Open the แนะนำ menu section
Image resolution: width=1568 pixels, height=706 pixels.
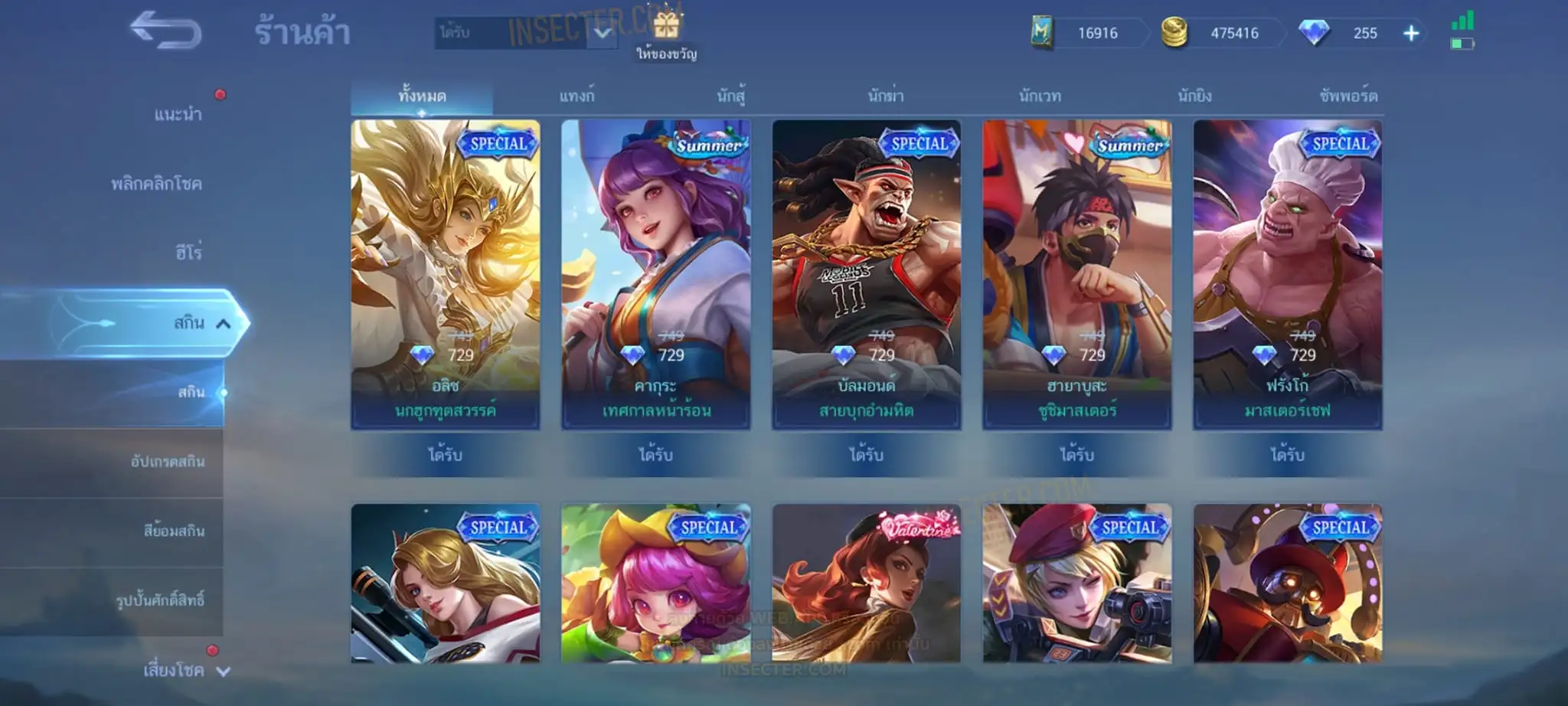178,115
